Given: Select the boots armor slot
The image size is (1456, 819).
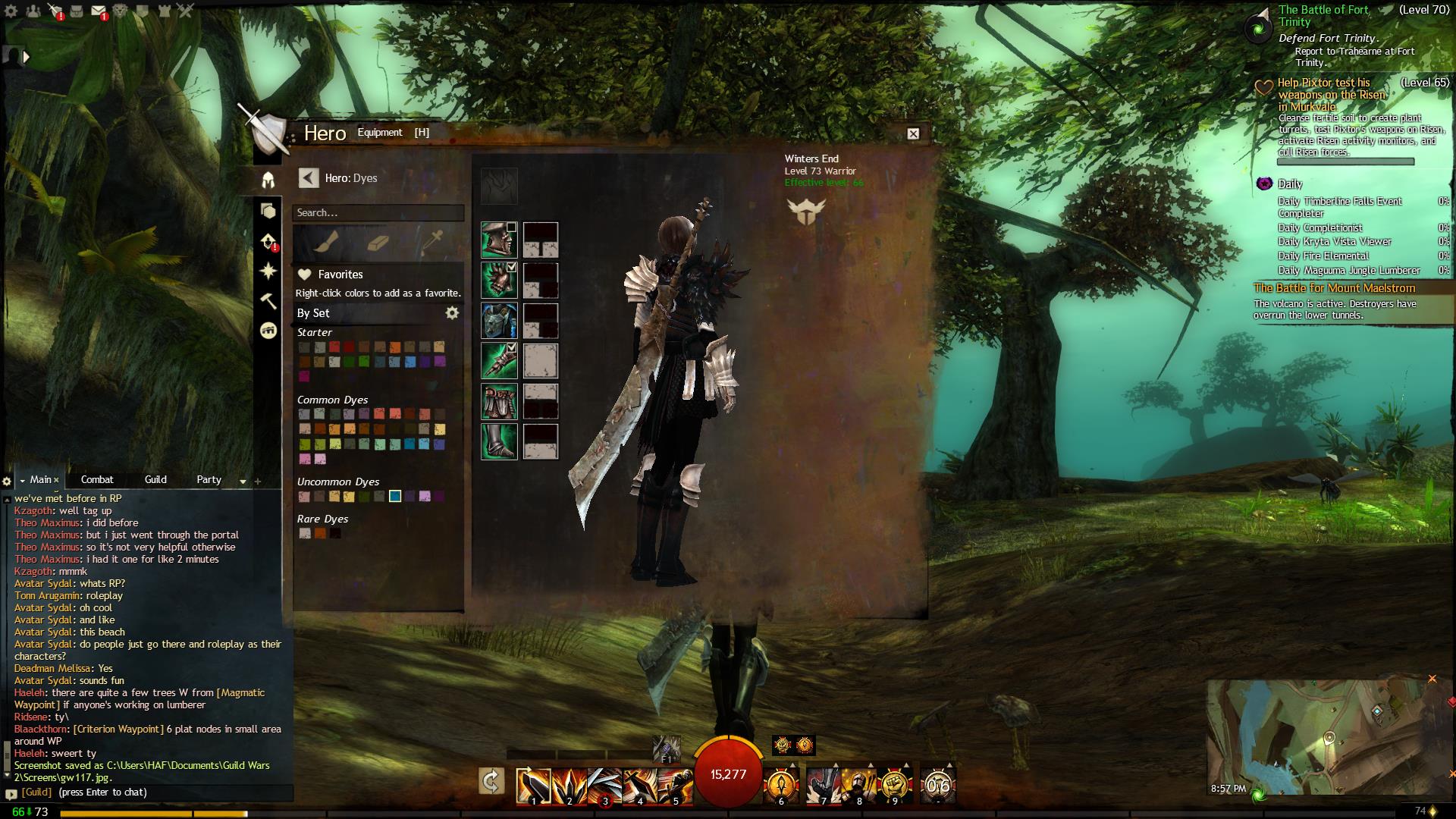Looking at the screenshot, I should coord(499,441).
